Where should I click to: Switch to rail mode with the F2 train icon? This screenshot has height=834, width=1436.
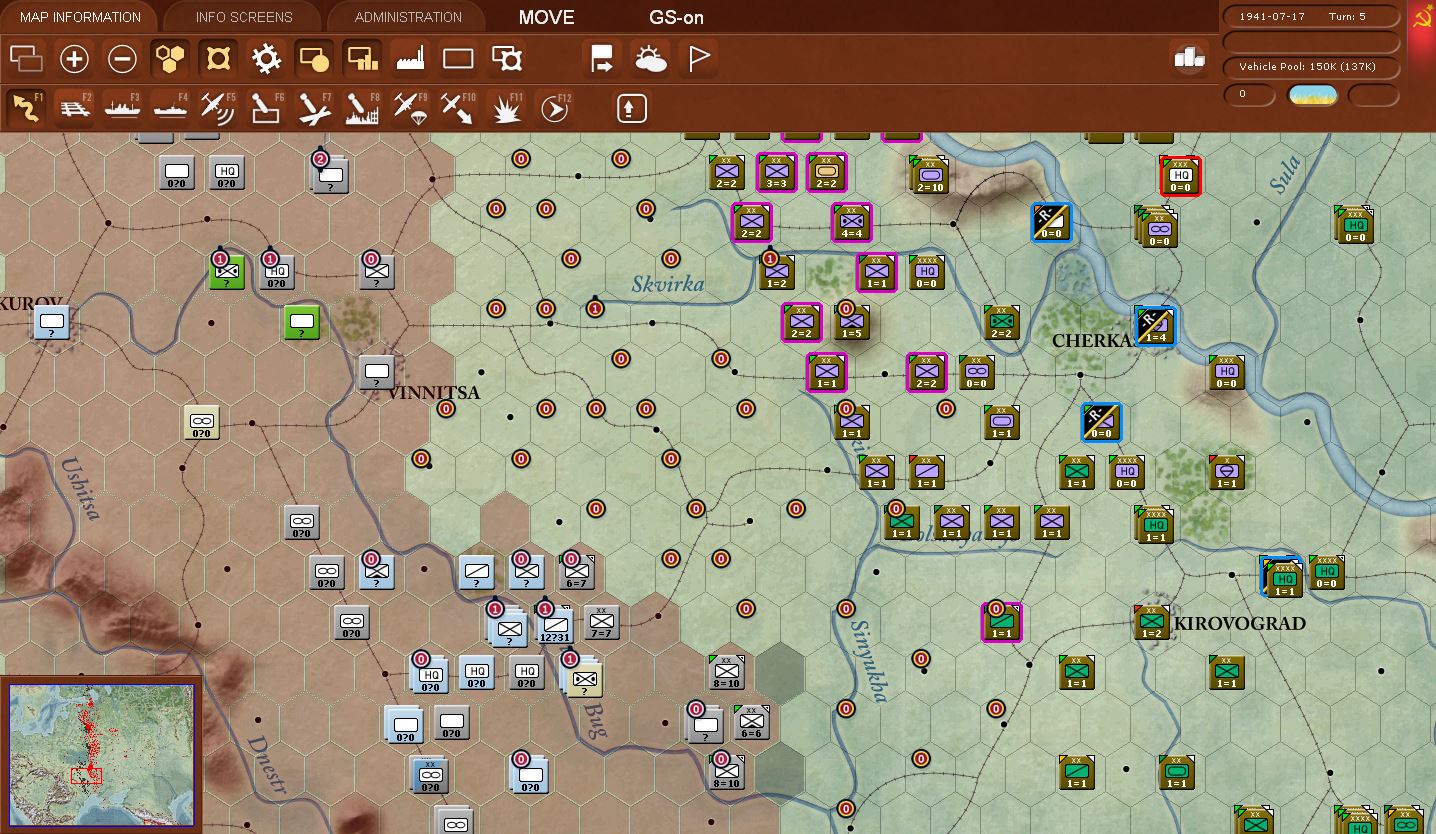(75, 107)
